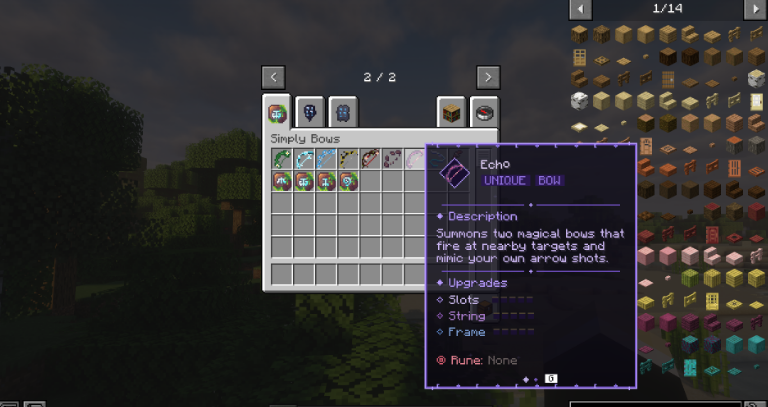The image size is (768, 407).
Task: Switch to the blue backpack tab
Action: [343, 112]
